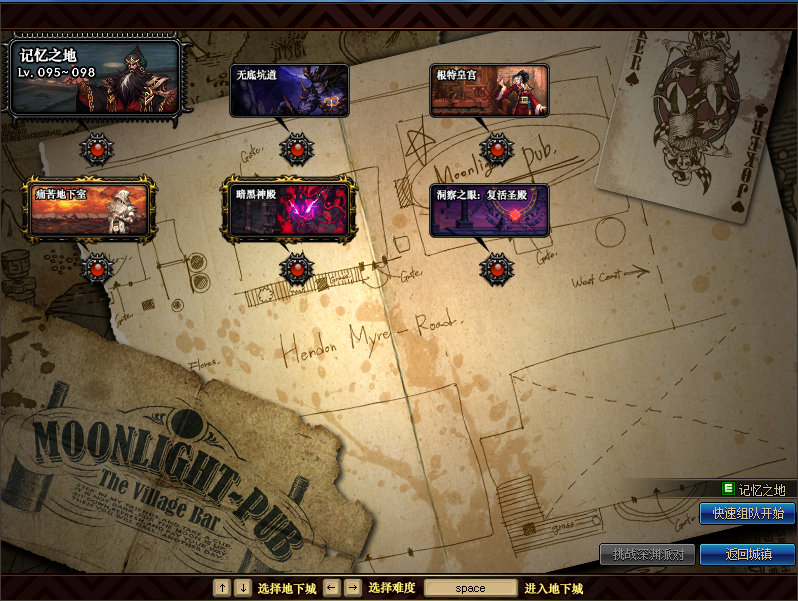The image size is (798, 601).
Task: Return to town via 返回城镇
Action: 747,554
